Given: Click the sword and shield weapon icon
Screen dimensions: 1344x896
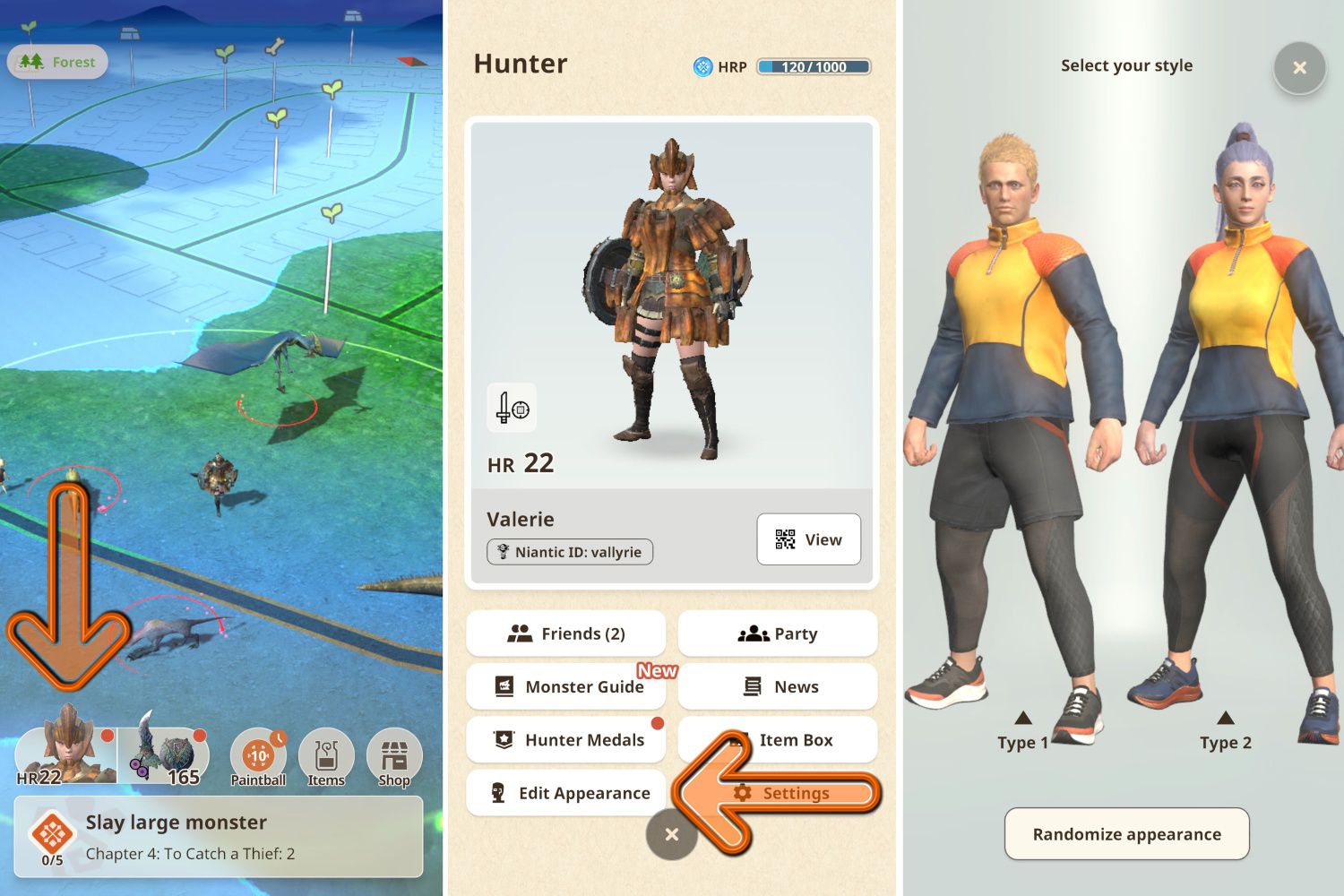Looking at the screenshot, I should pos(512,408).
